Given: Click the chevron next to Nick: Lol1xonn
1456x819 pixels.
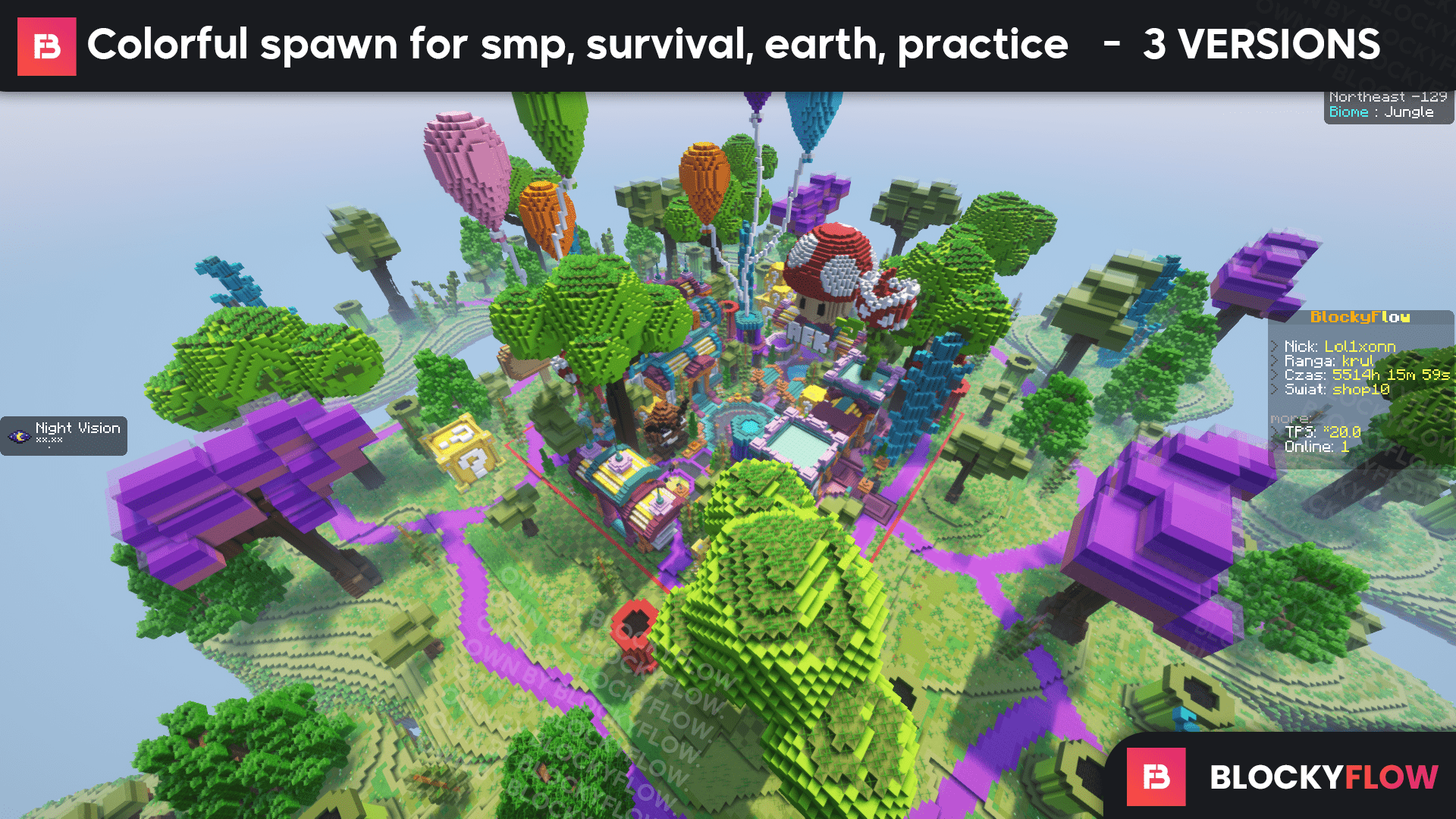Looking at the screenshot, I should click(x=1276, y=347).
